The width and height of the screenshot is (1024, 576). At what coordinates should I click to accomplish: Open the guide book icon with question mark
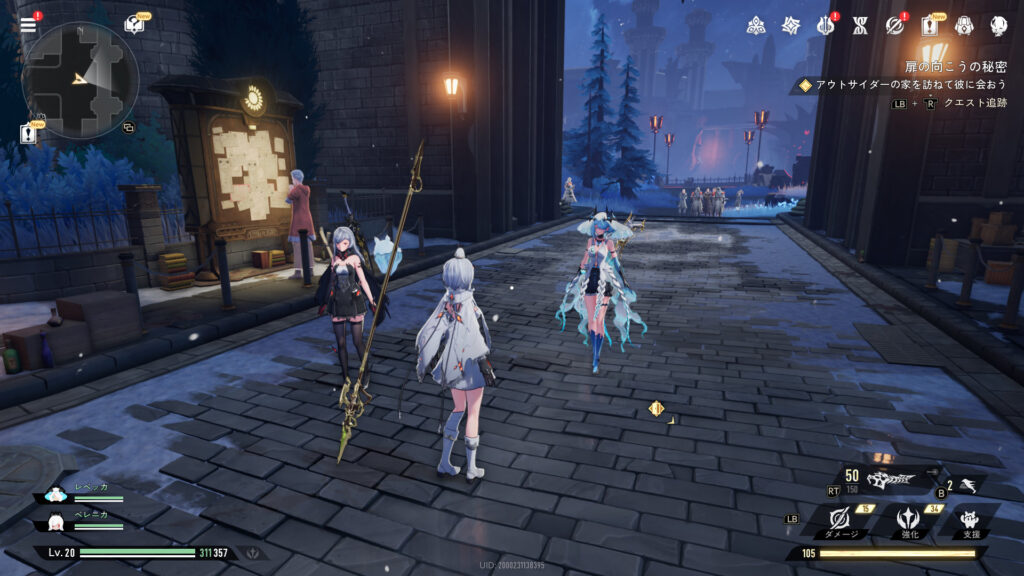pyautogui.click(x=133, y=25)
